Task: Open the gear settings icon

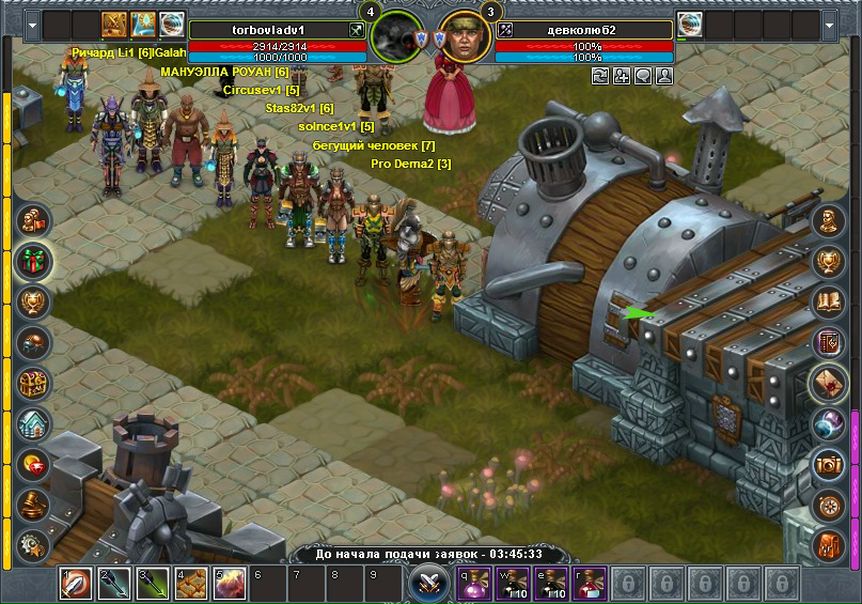Action: [34, 543]
